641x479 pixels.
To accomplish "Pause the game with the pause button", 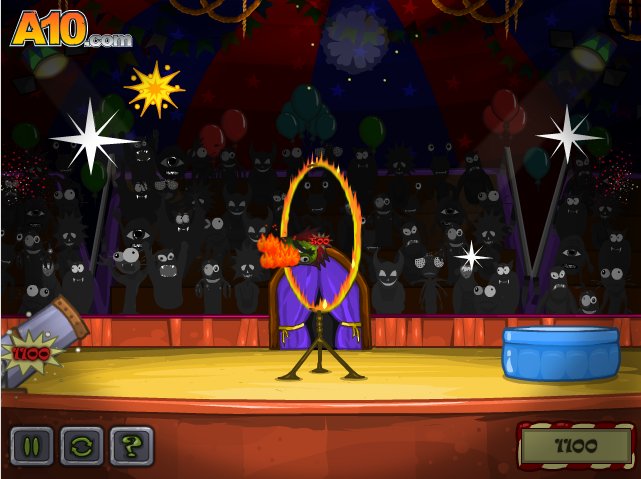I will (x=32, y=446).
